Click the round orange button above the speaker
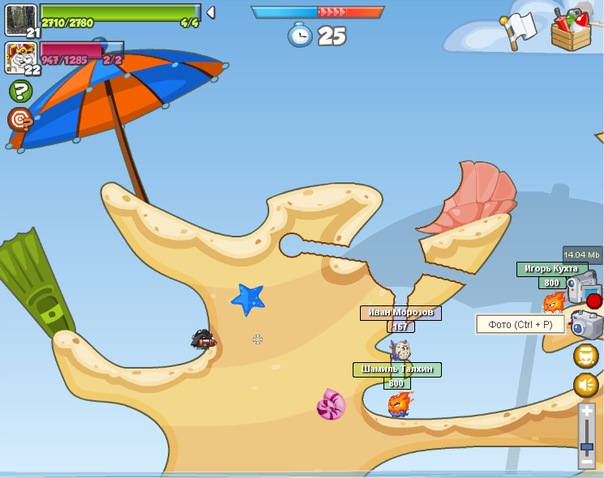The width and height of the screenshot is (604, 478). tap(586, 355)
